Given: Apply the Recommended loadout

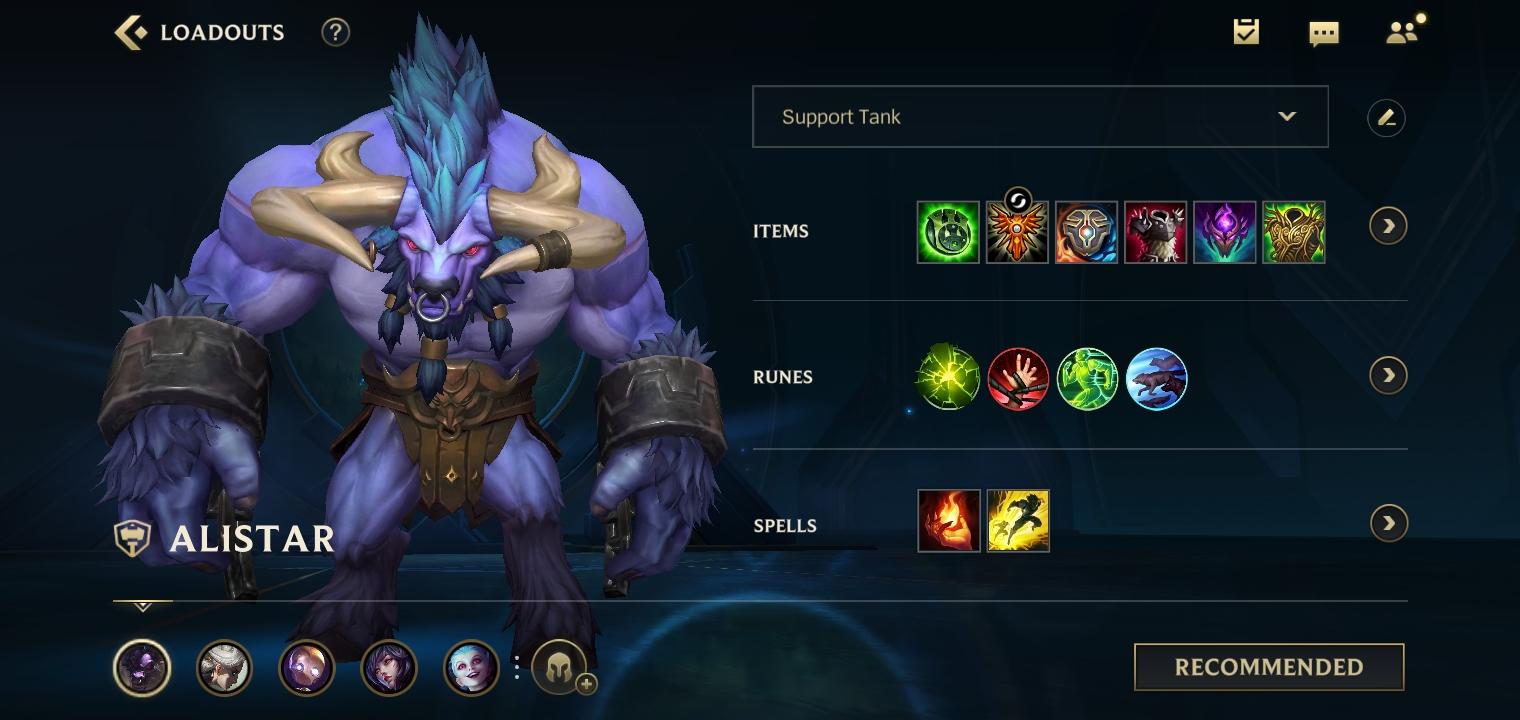Looking at the screenshot, I should [x=1268, y=667].
